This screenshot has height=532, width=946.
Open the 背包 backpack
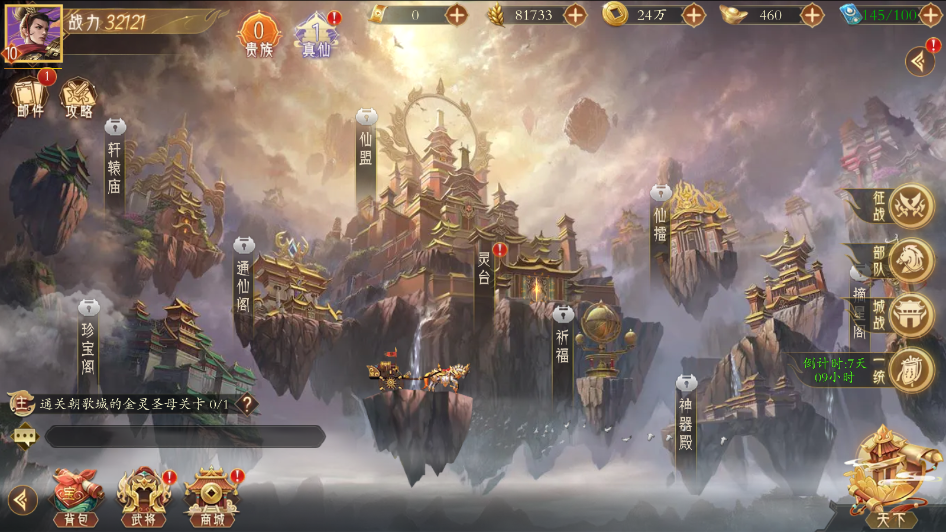77,496
